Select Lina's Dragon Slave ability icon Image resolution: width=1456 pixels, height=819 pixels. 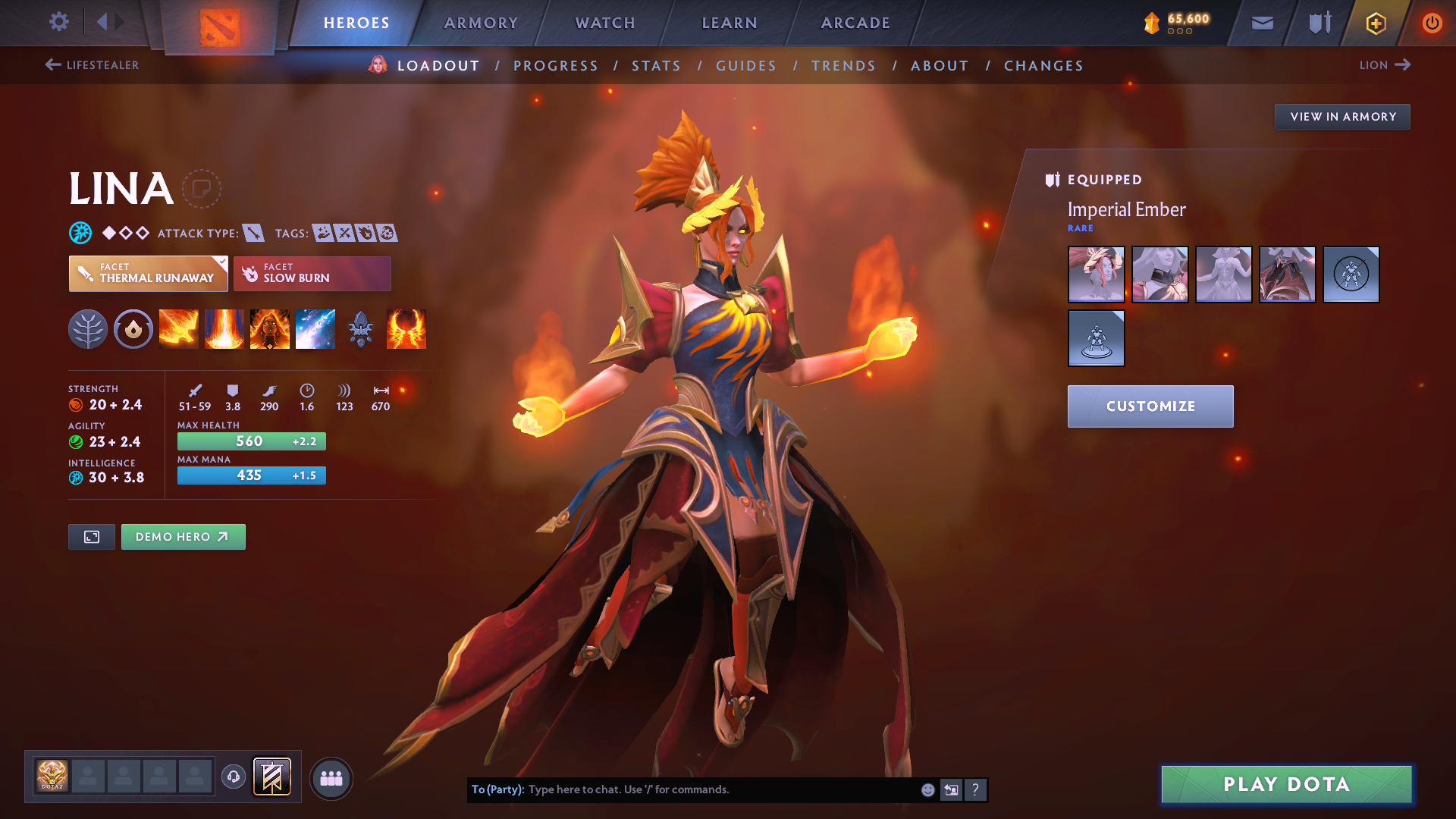point(179,329)
